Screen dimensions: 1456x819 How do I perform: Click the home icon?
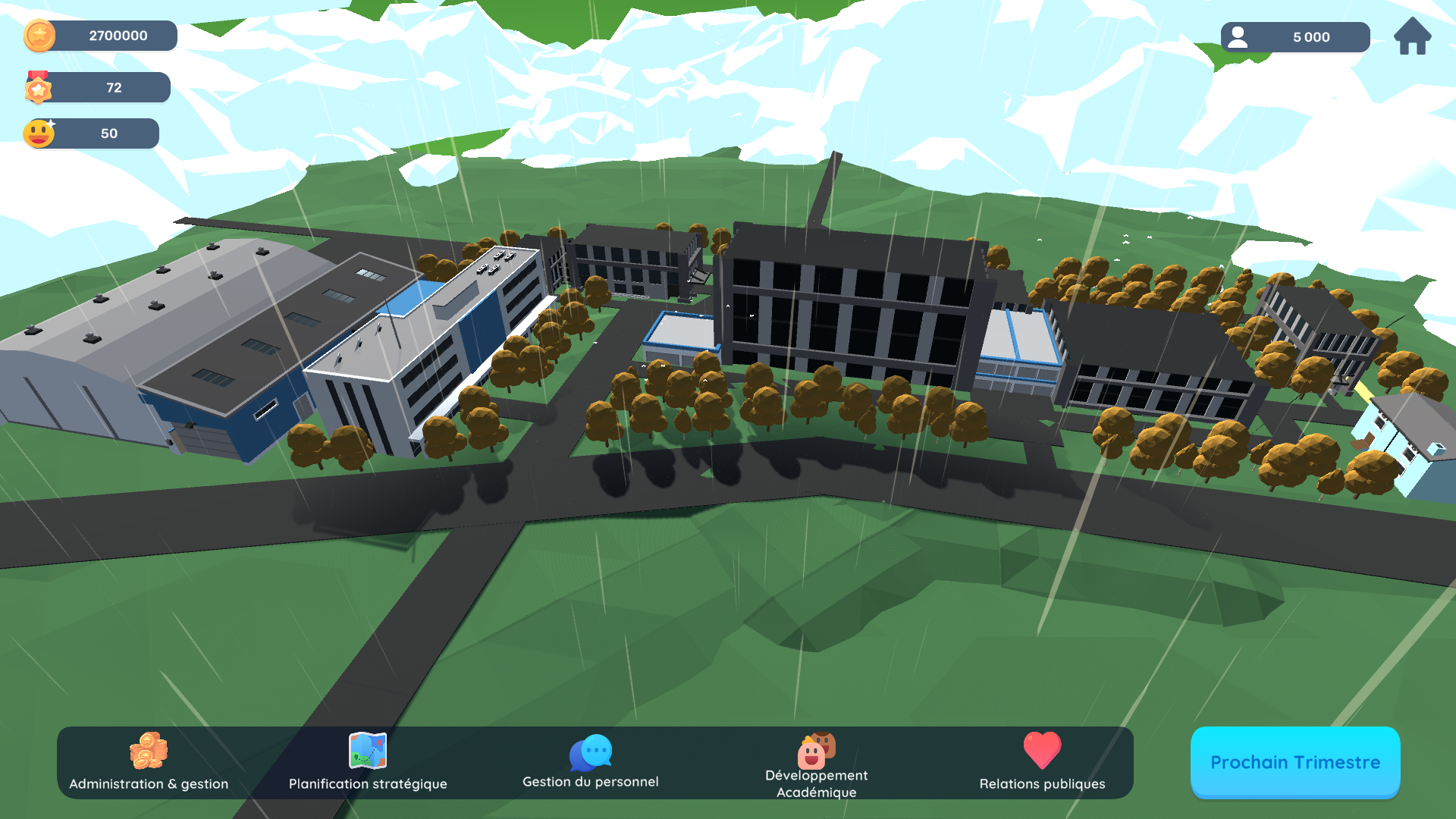pyautogui.click(x=1412, y=36)
